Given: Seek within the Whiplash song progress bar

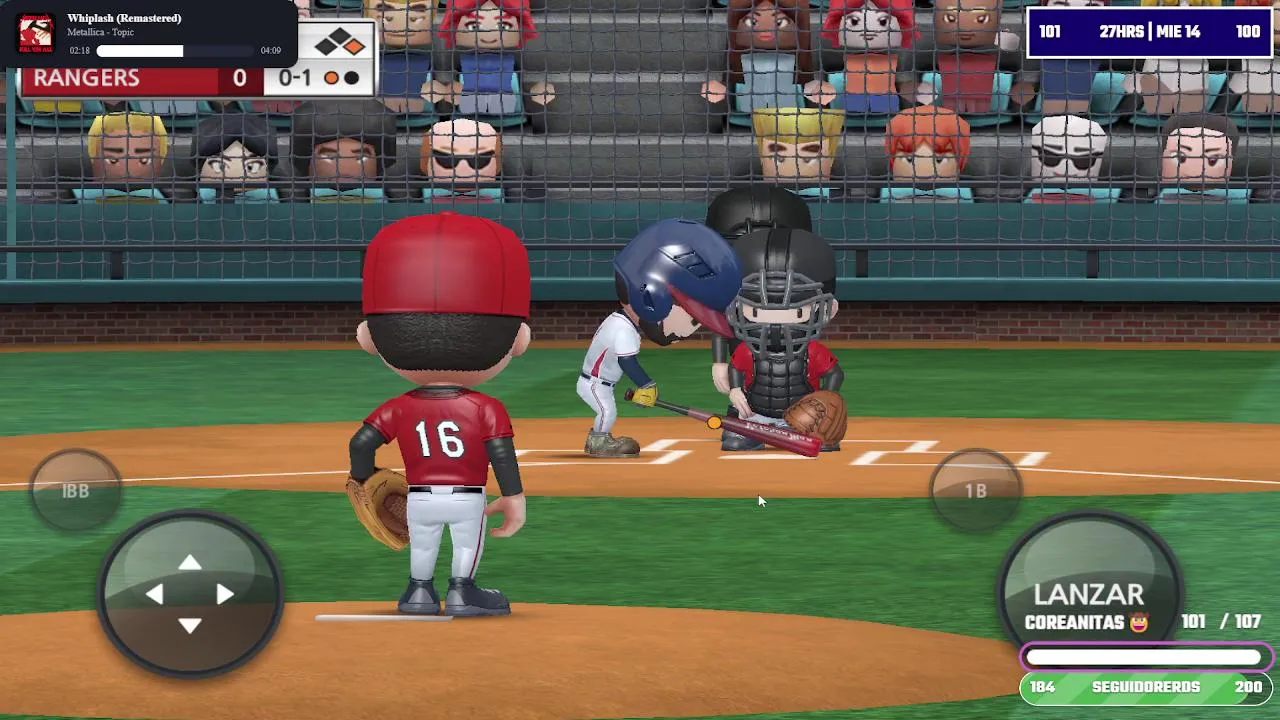Looking at the screenshot, I should (x=175, y=51).
